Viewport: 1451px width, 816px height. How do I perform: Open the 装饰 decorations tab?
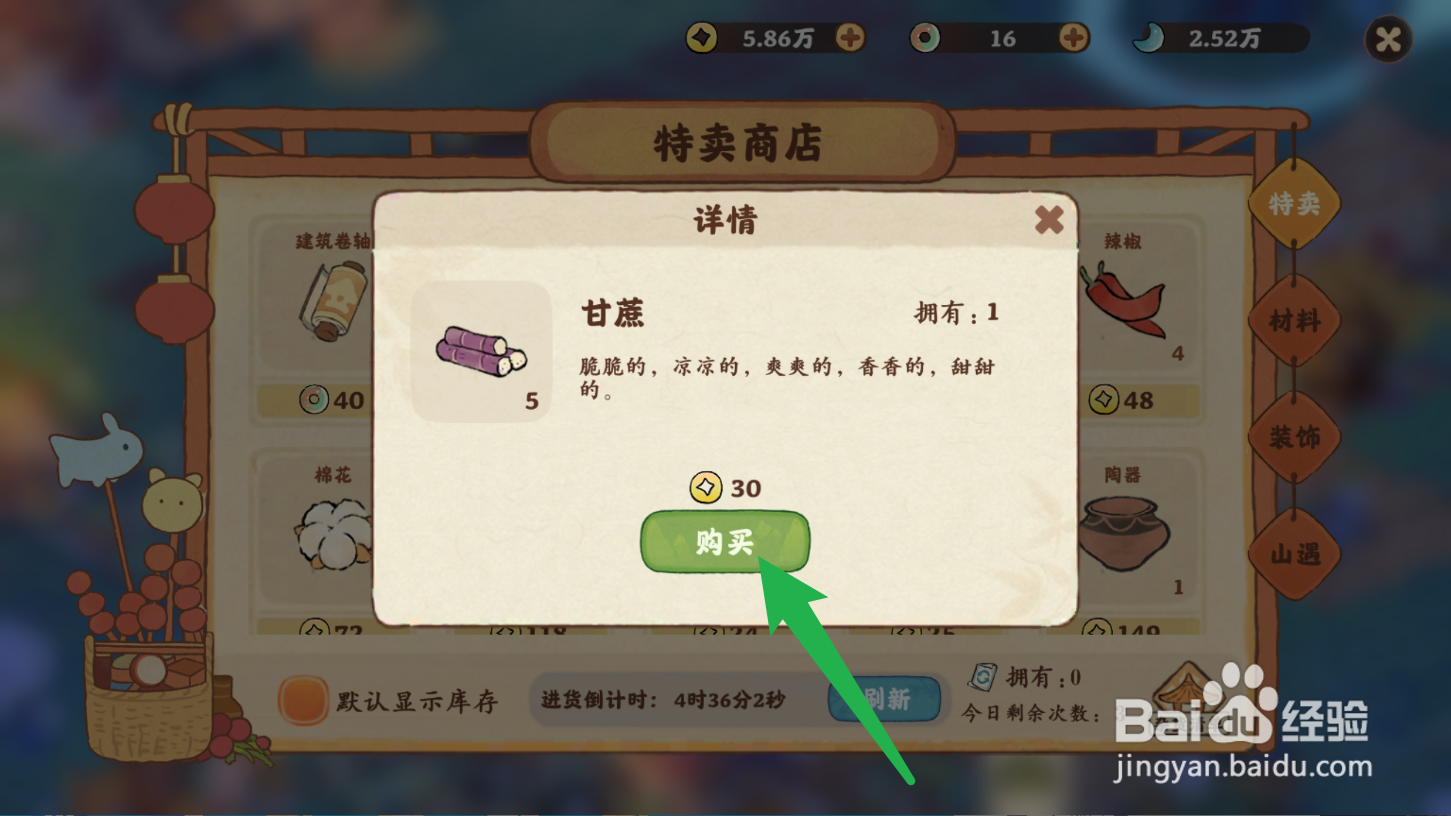(x=1294, y=436)
